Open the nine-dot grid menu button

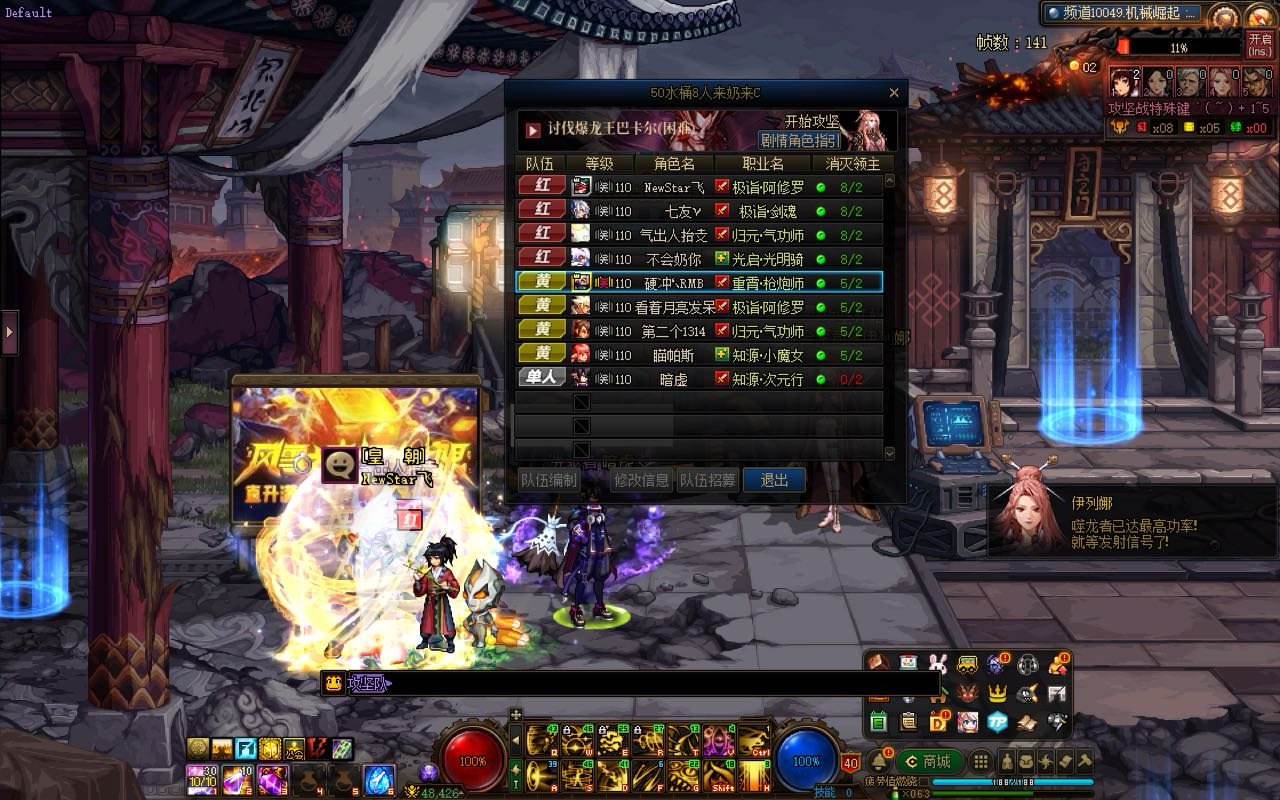click(x=981, y=761)
